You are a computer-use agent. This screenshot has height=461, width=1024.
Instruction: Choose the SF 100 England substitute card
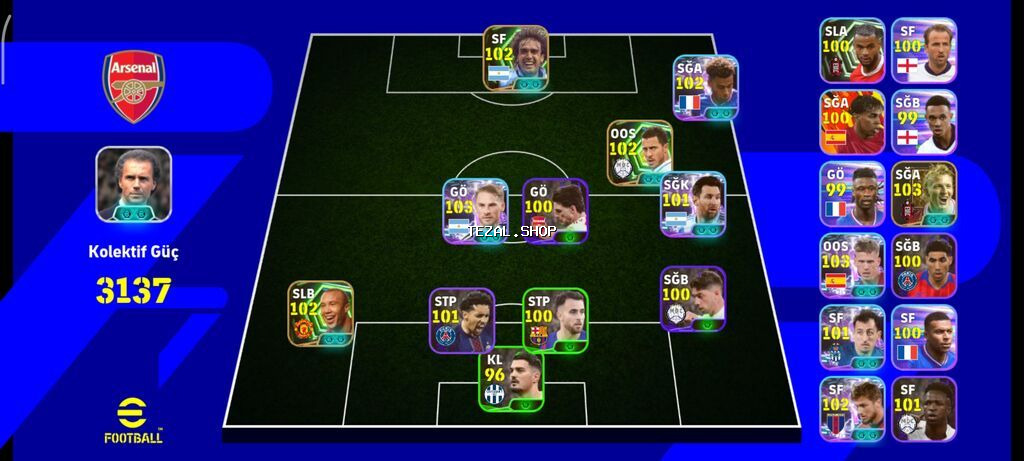(x=924, y=50)
